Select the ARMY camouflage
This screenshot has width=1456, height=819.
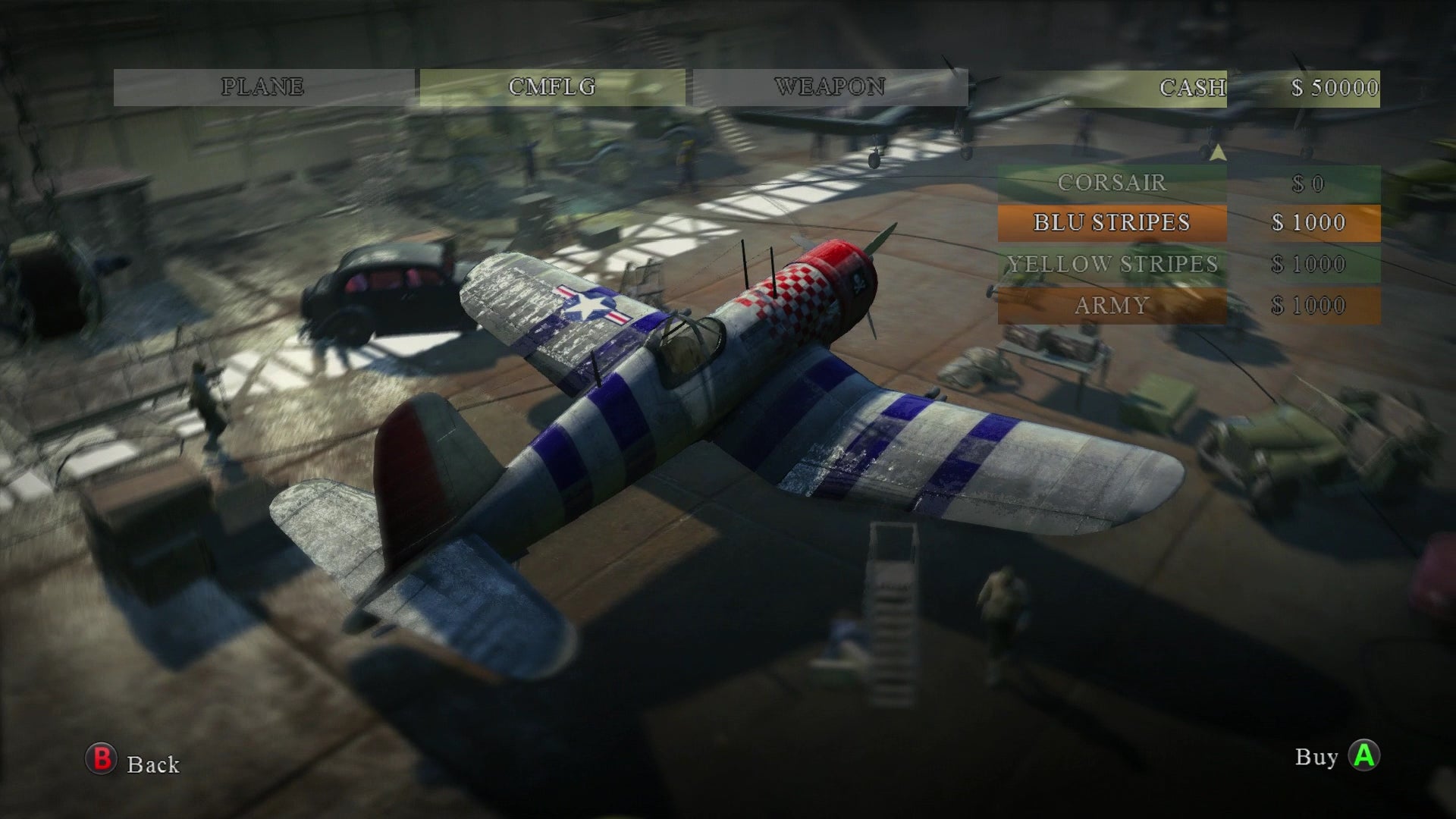click(x=1111, y=305)
